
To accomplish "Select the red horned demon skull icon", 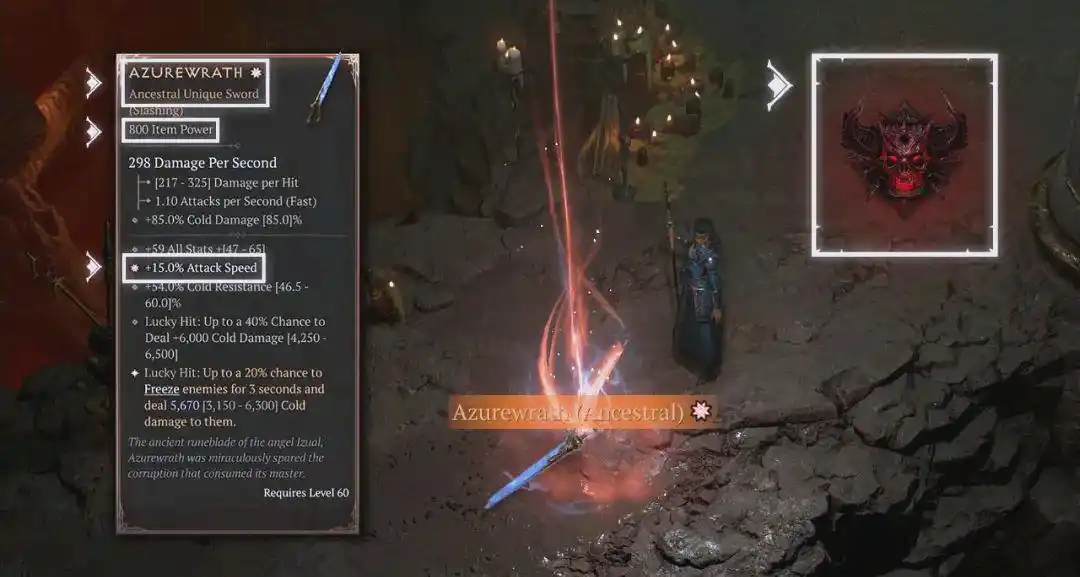I will coord(904,153).
